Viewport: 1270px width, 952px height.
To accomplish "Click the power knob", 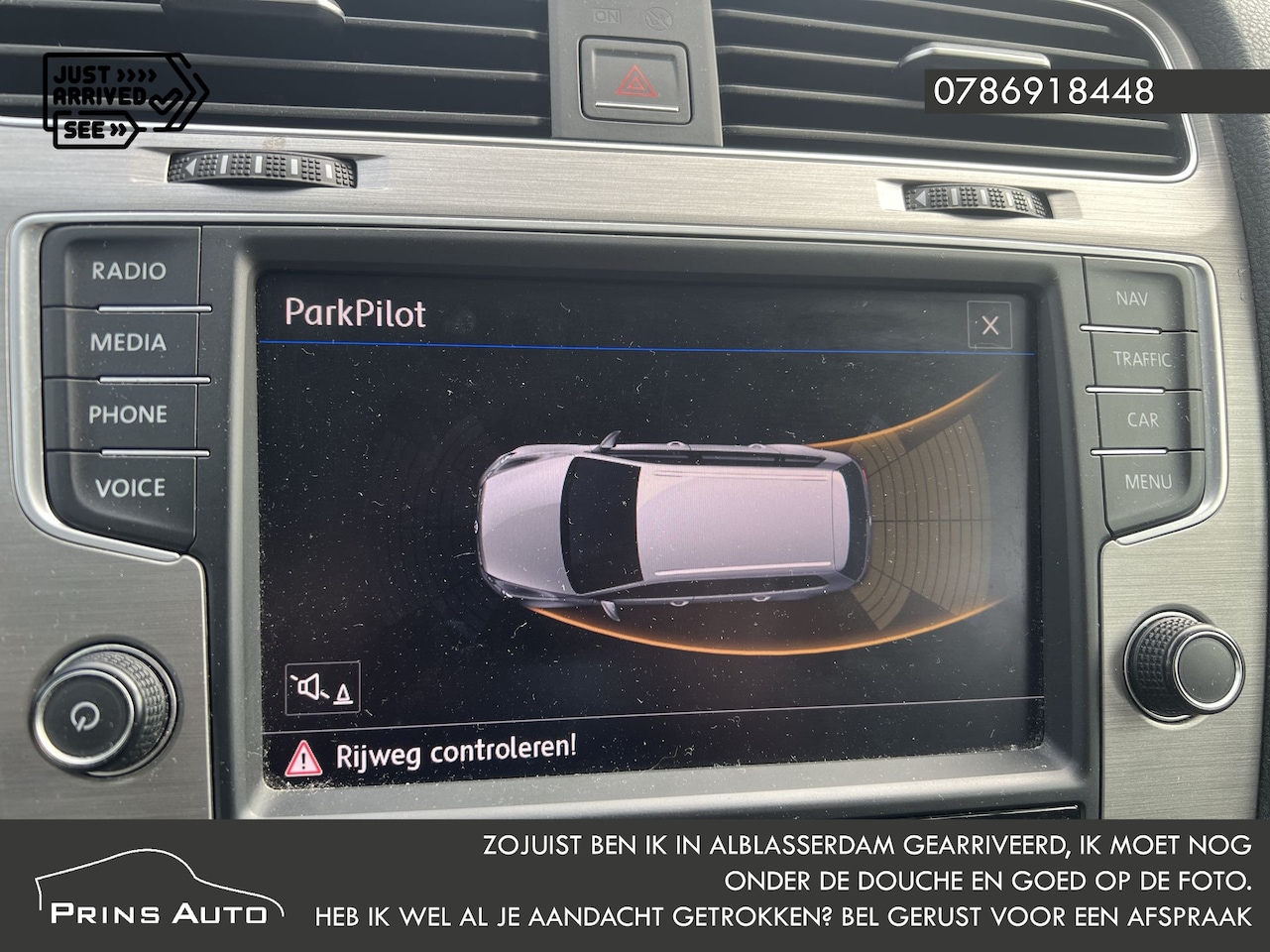I will (103, 709).
